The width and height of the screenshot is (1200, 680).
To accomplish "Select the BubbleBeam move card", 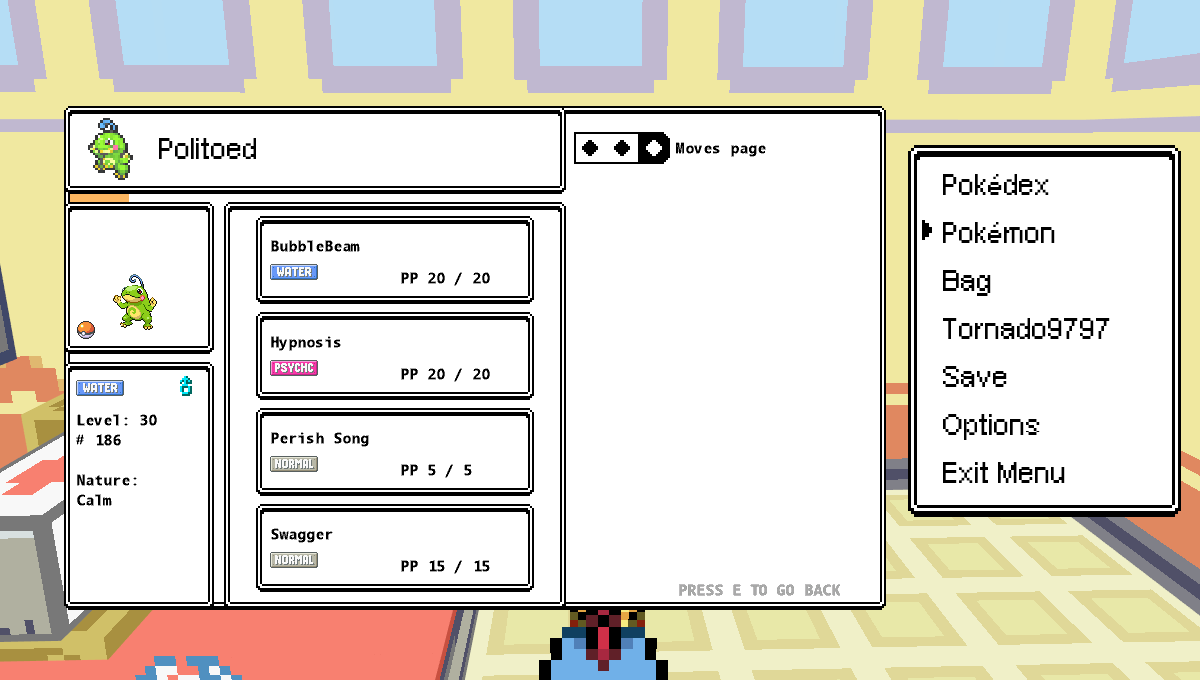I will pos(395,260).
